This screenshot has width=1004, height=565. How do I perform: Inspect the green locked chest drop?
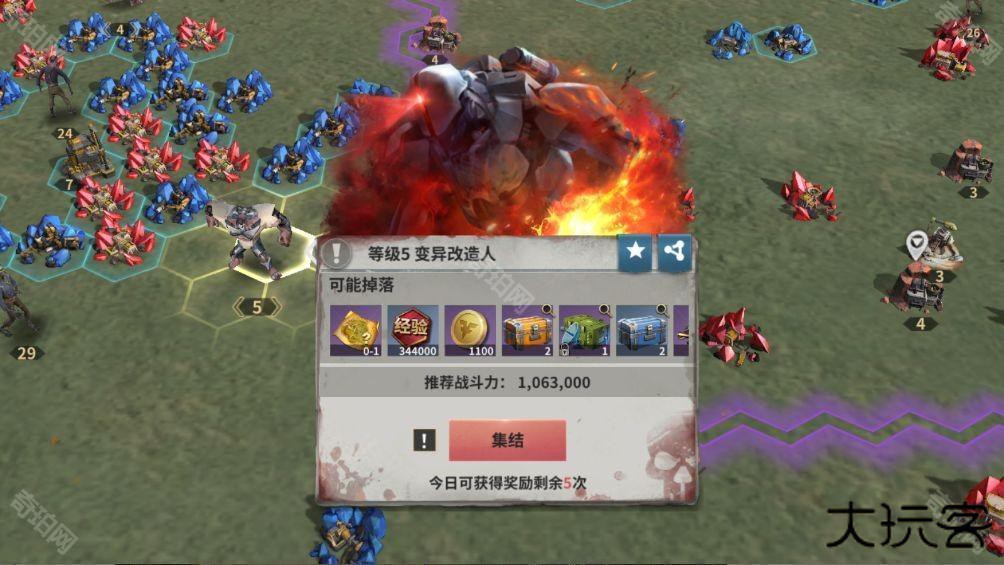point(584,330)
